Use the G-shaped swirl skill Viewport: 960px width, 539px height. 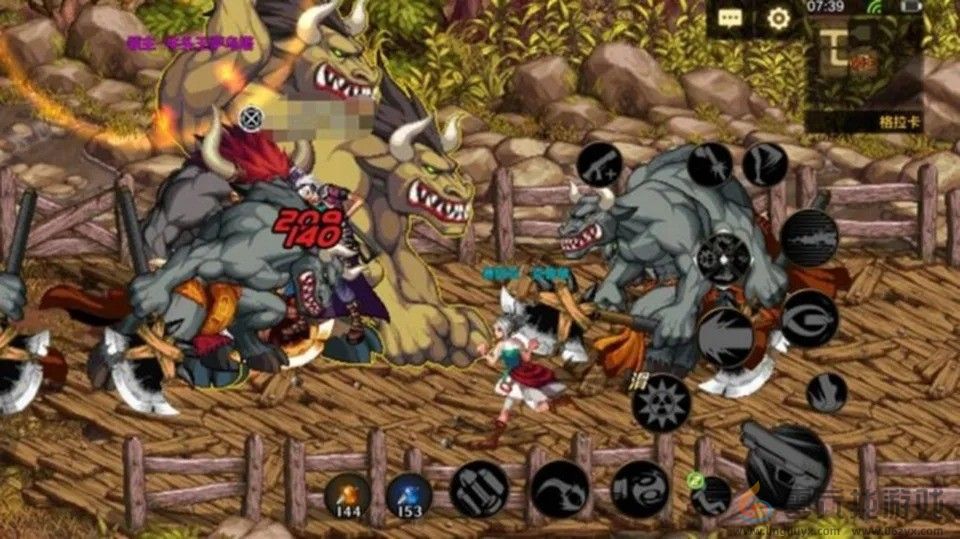coord(809,319)
